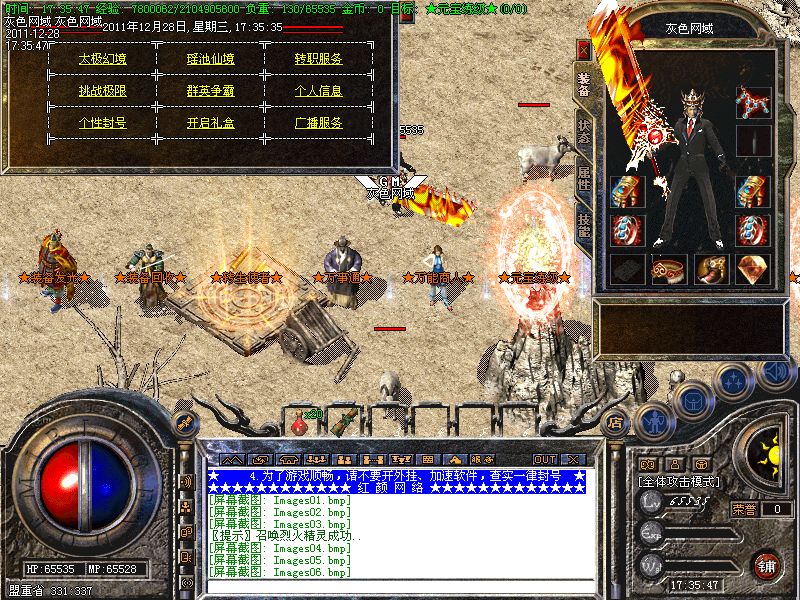Screen dimensions: 800x600
Task: Open the 店 shop button
Action: point(616,422)
